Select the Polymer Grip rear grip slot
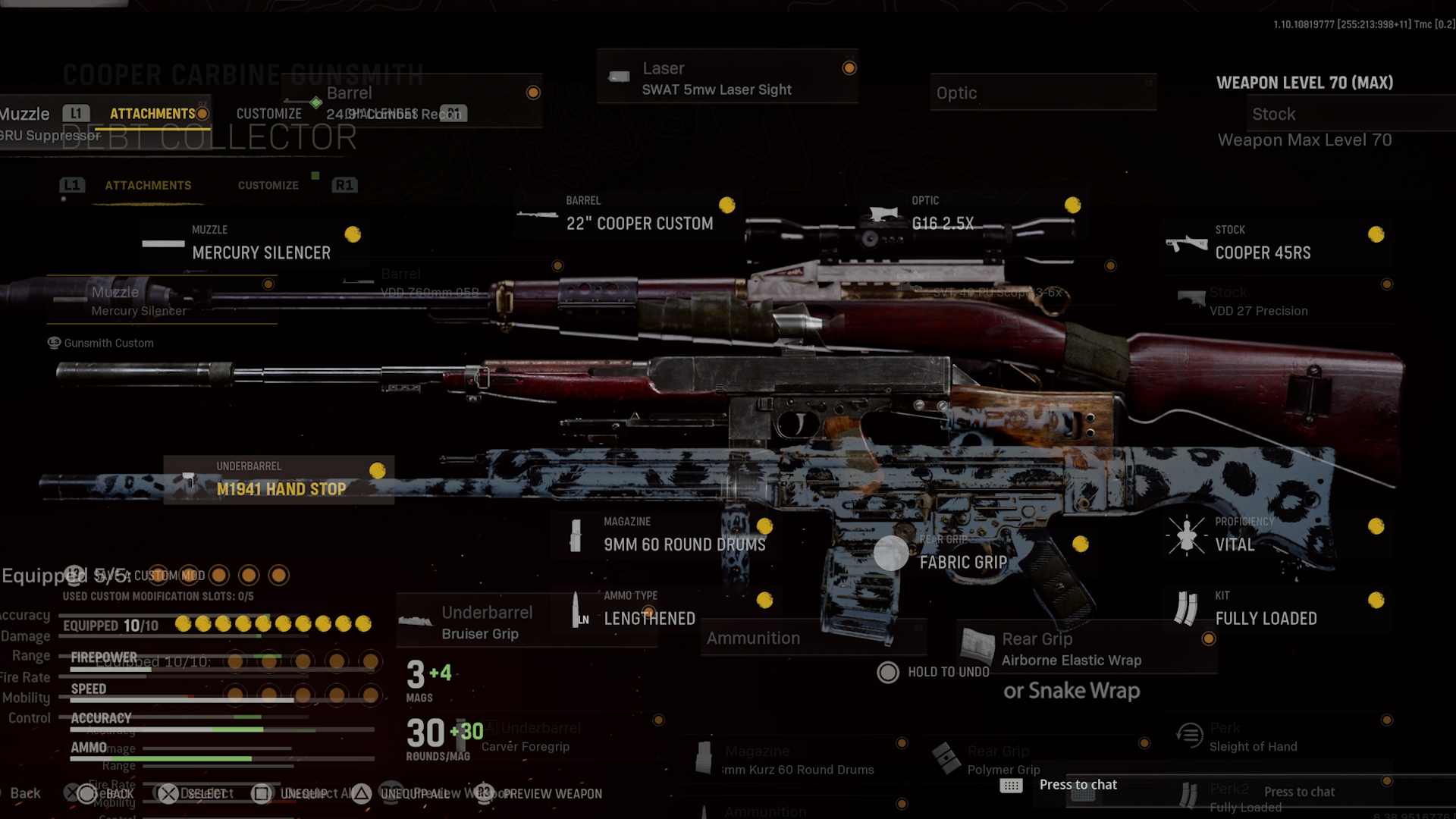The width and height of the screenshot is (1456, 819). pyautogui.click(x=1003, y=769)
